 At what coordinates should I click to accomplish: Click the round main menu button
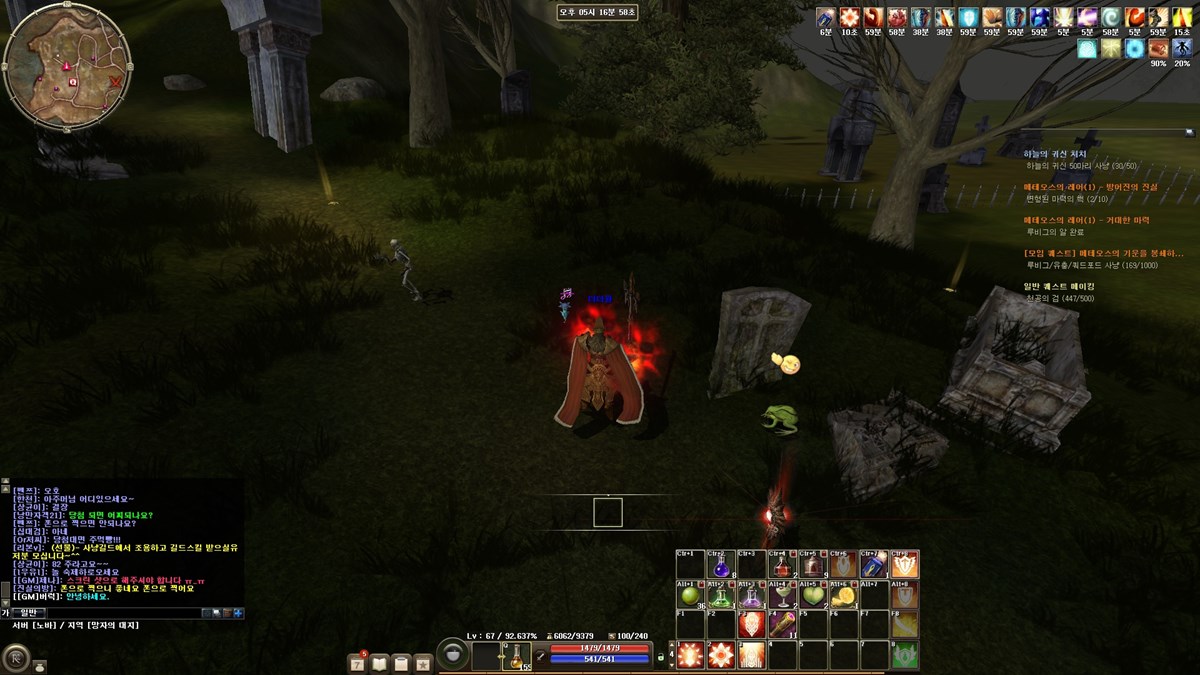click(16, 658)
